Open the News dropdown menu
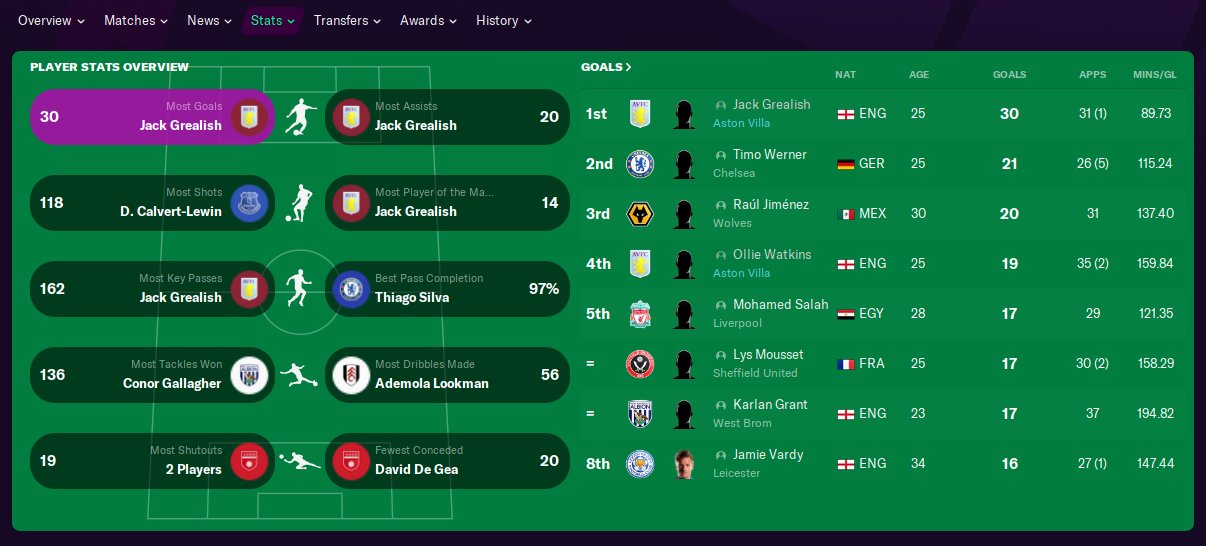 (x=210, y=20)
